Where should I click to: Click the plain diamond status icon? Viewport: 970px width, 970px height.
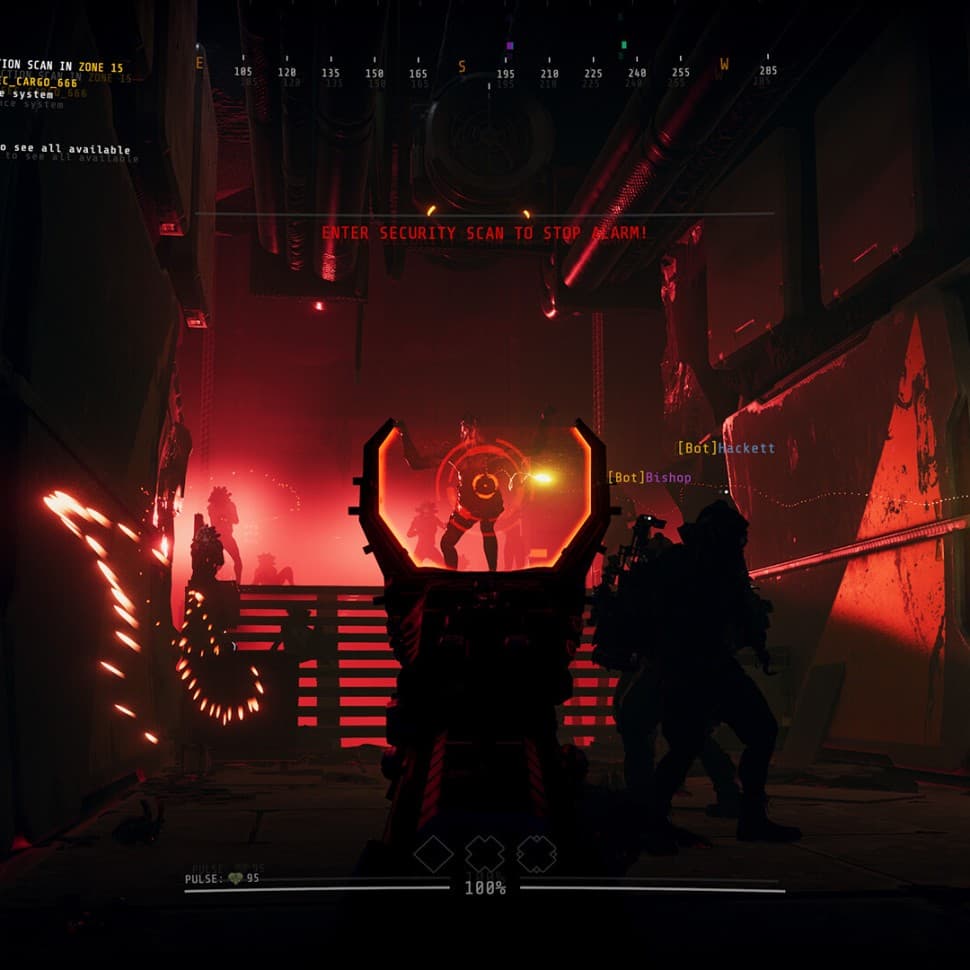click(434, 854)
